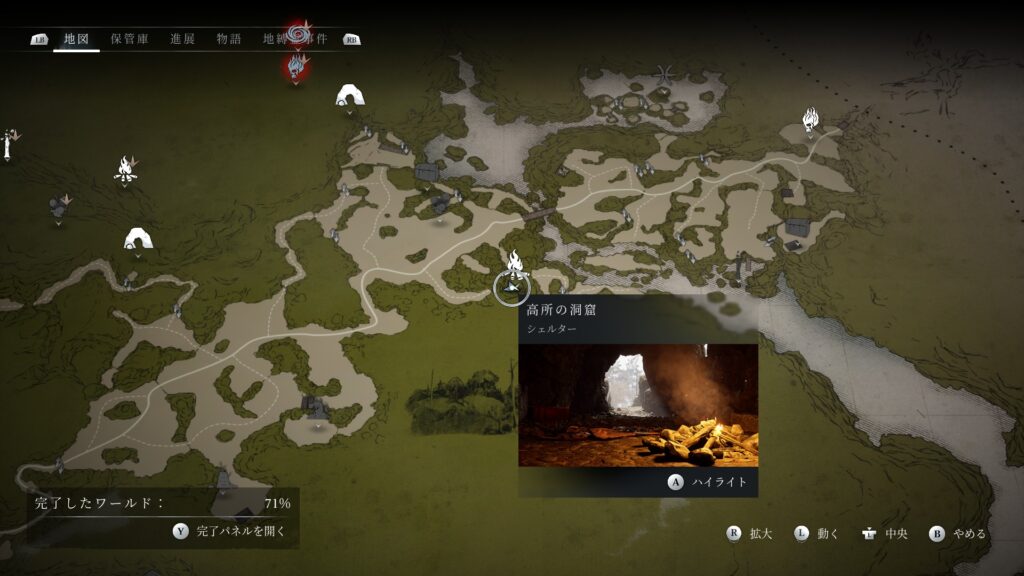Viewport: 1024px width, 576px height.
Task: Select the cave marker nearest the red skull
Action: (349, 96)
